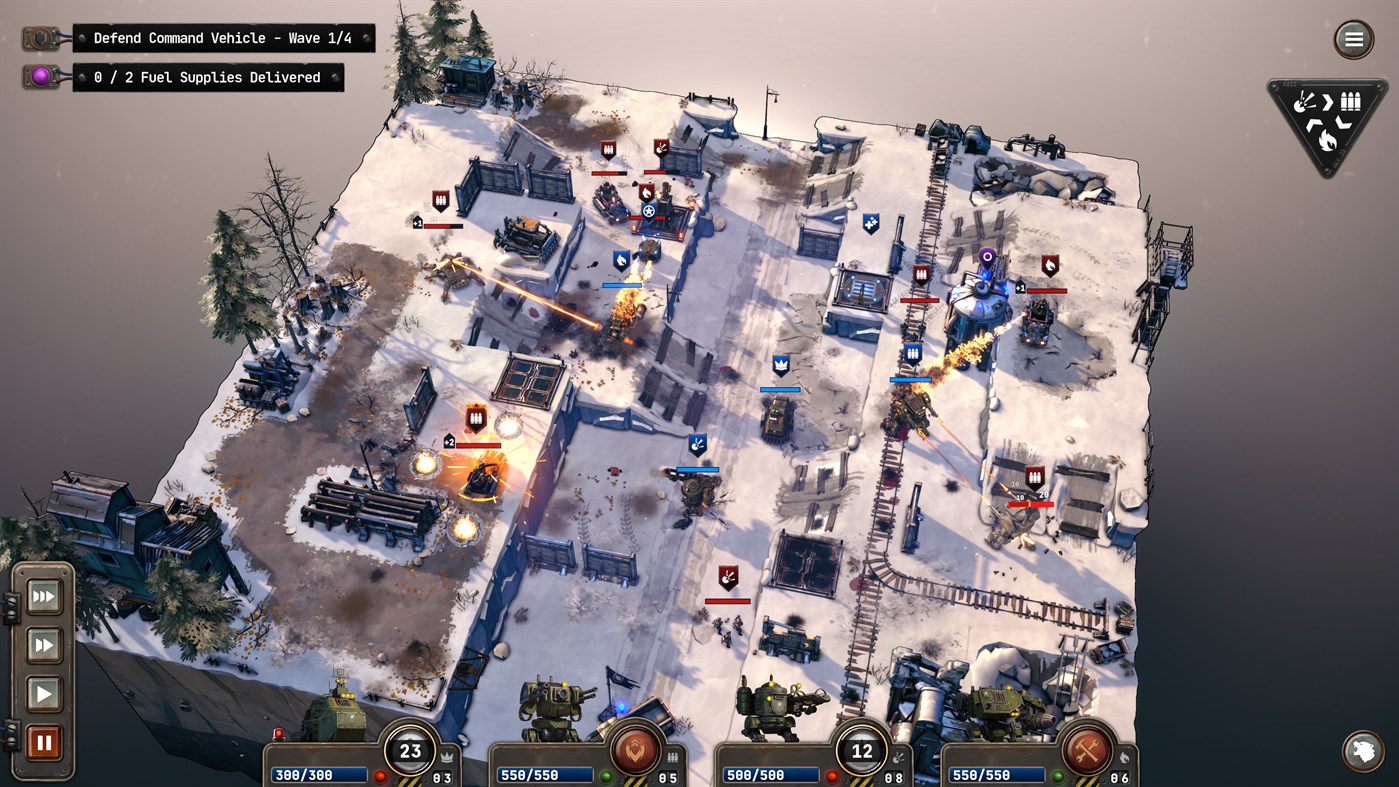
Task: Toggle the green light beside the 550/550 bar
Action: click(x=606, y=775)
